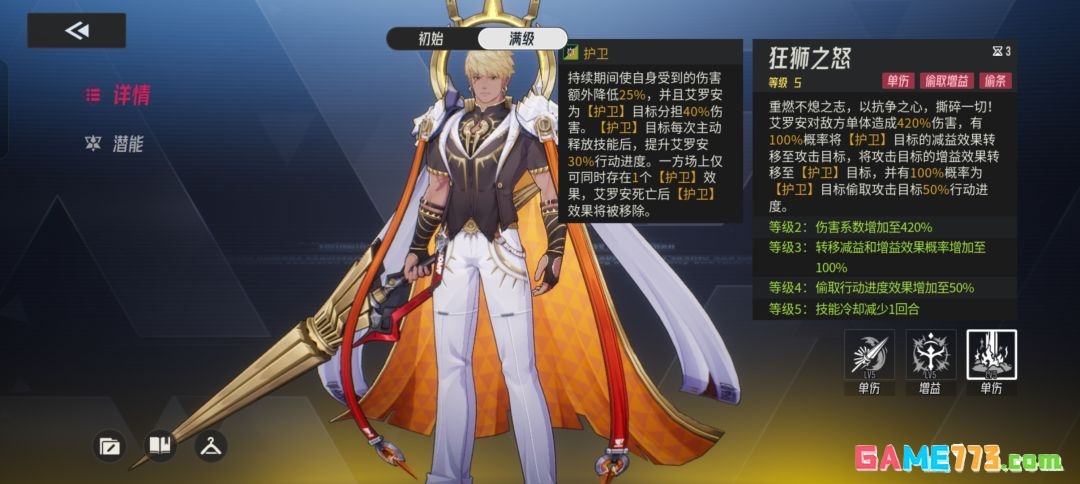Switch to the 初始 (initial) level view
The width and height of the screenshot is (1080, 484).
point(430,39)
